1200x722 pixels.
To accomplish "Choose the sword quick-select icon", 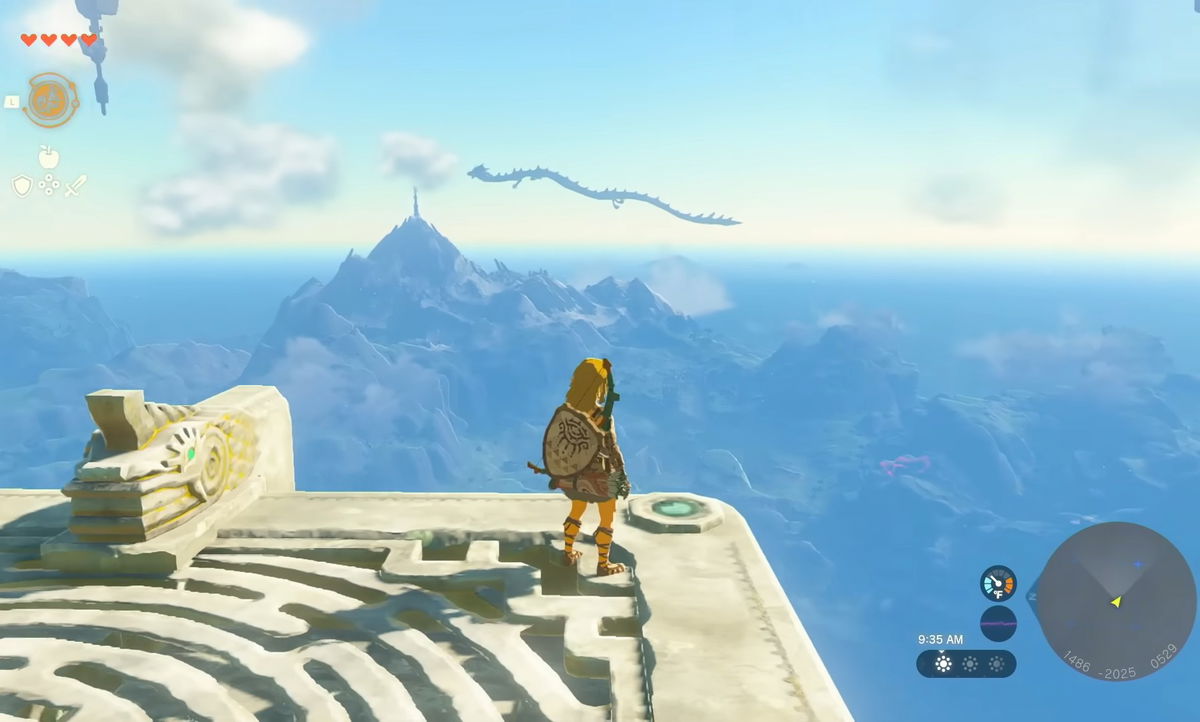I will (75, 186).
